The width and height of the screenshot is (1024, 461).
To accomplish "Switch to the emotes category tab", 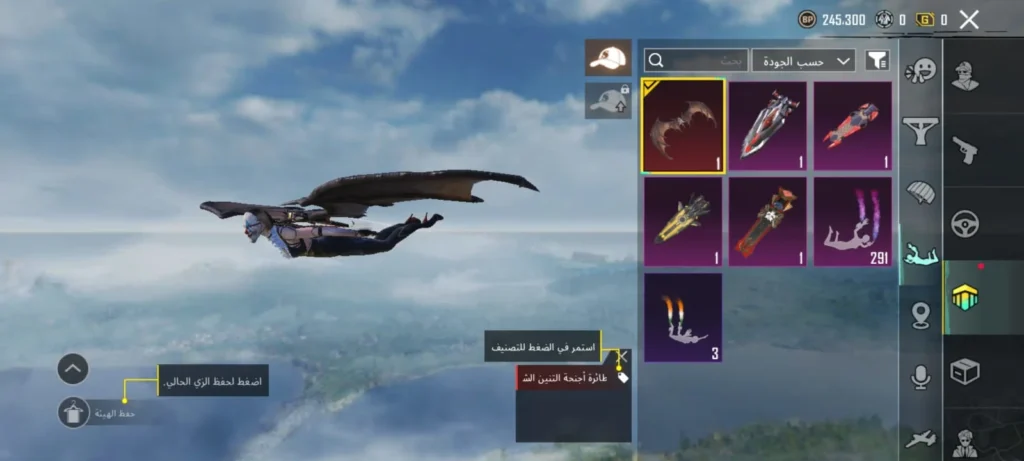I will click(920, 72).
